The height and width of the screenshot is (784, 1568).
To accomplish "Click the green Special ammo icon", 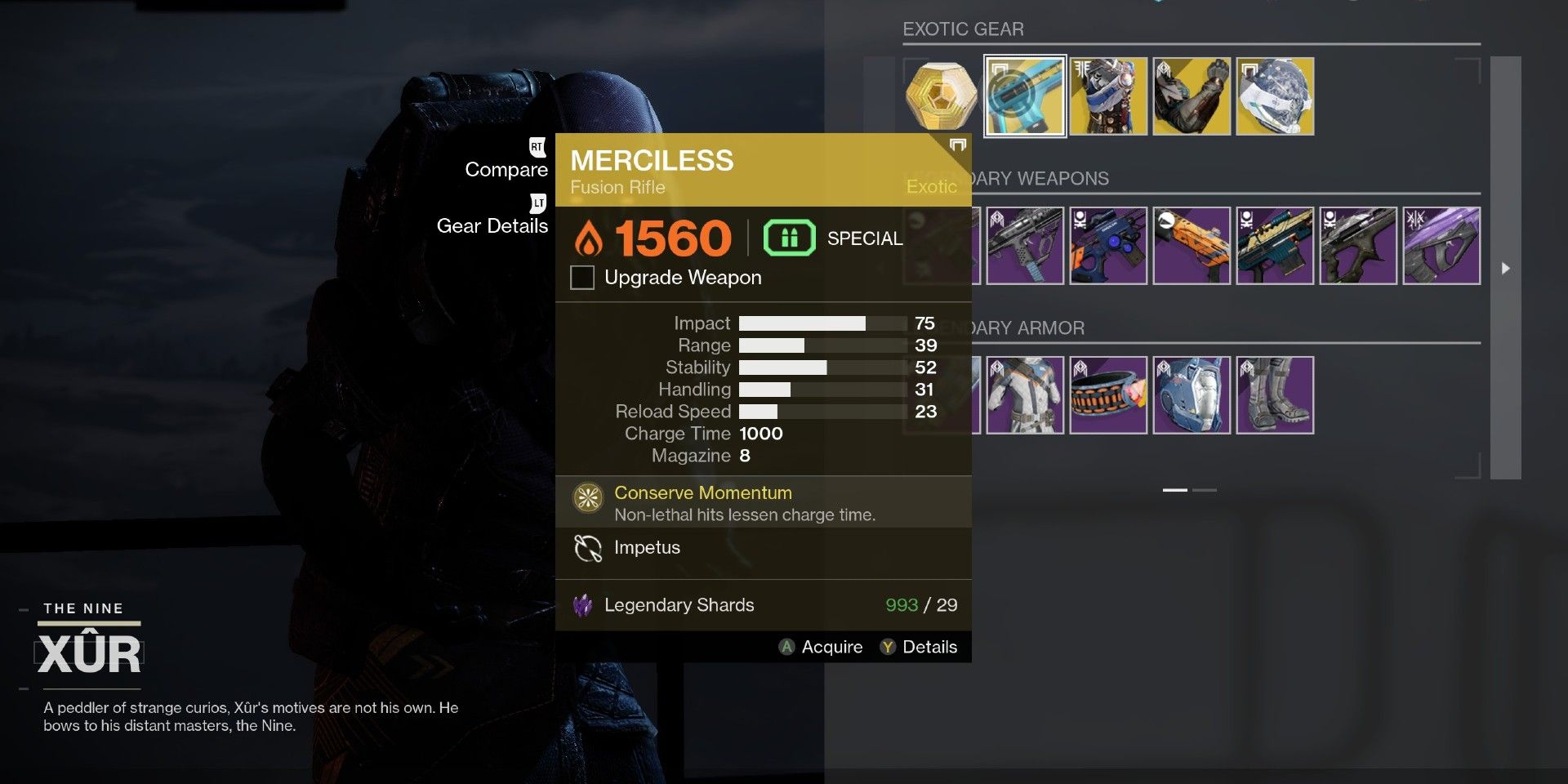I will (788, 238).
